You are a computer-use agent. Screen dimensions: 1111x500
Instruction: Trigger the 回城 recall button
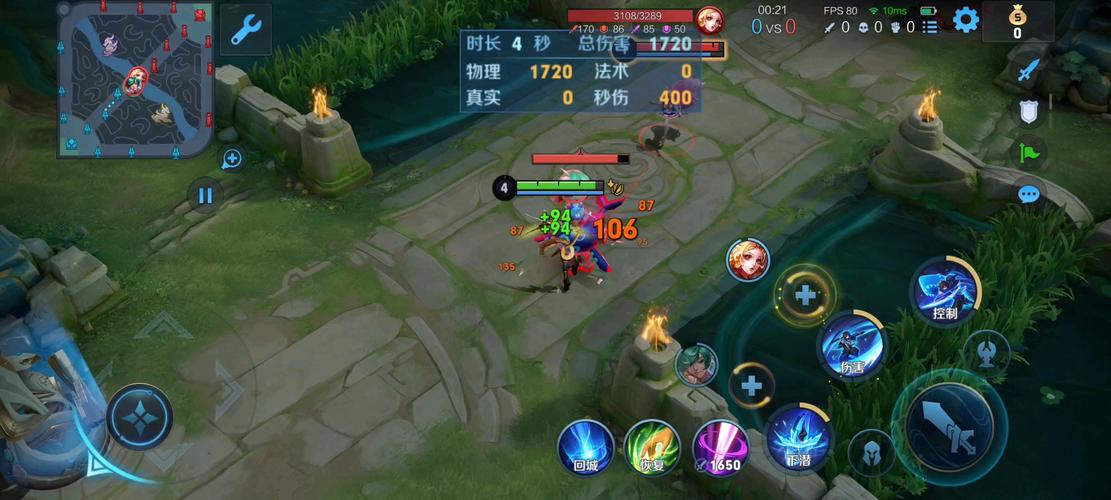pos(585,446)
